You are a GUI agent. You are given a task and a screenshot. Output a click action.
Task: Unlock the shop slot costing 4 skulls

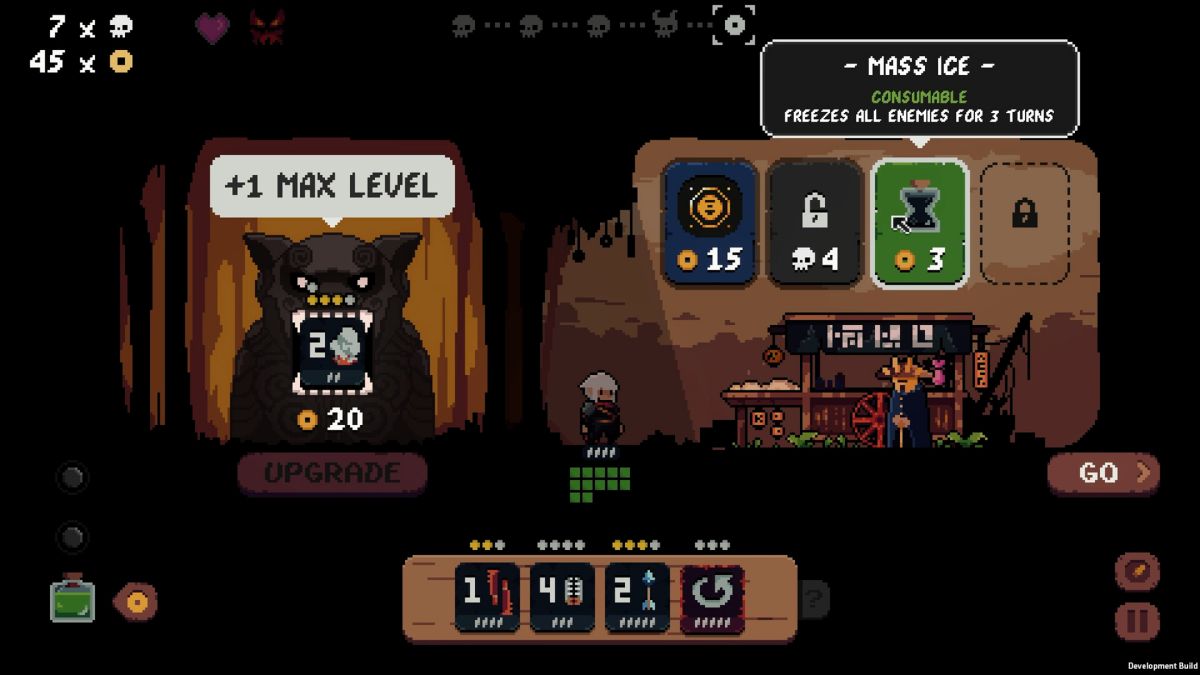pyautogui.click(x=814, y=224)
